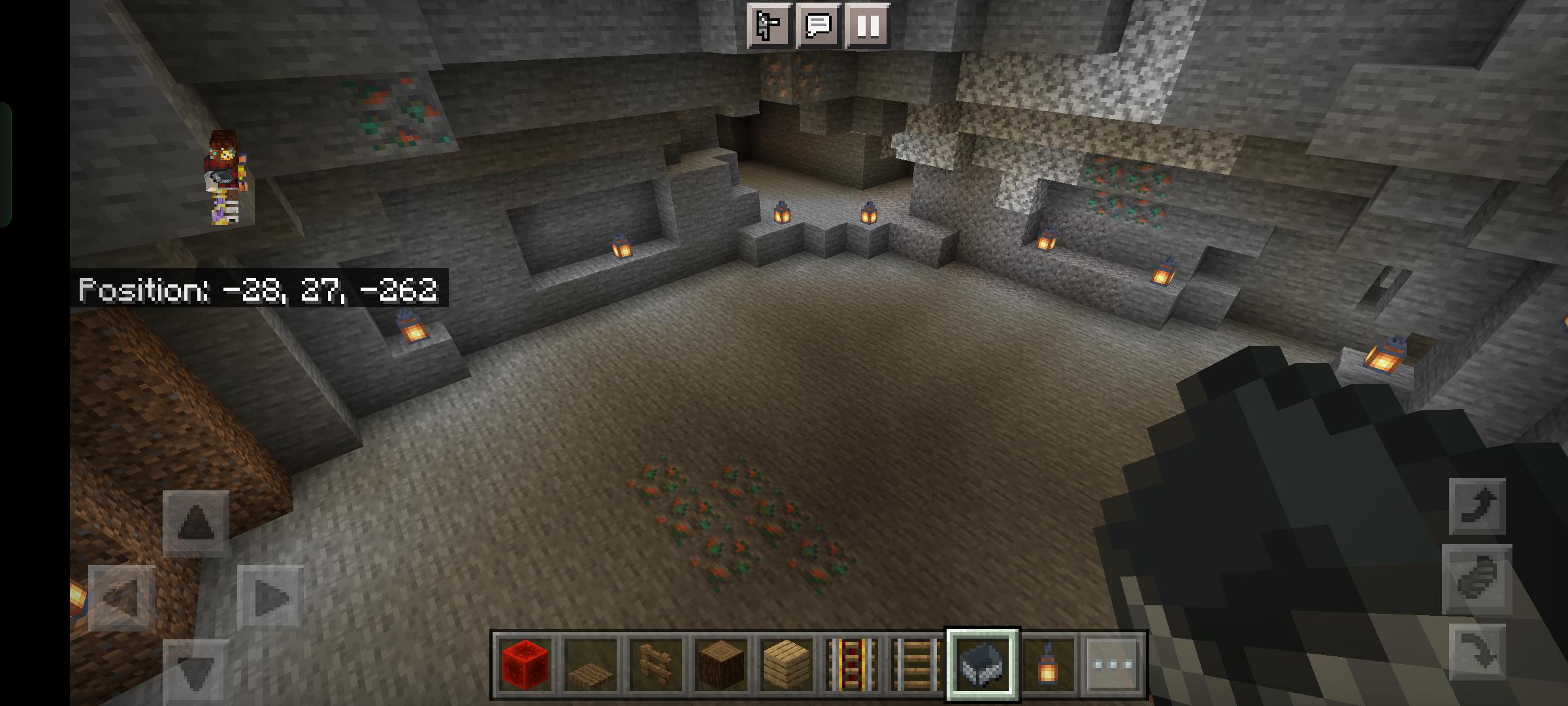Tap the hand button between fly arrows

point(1477,579)
